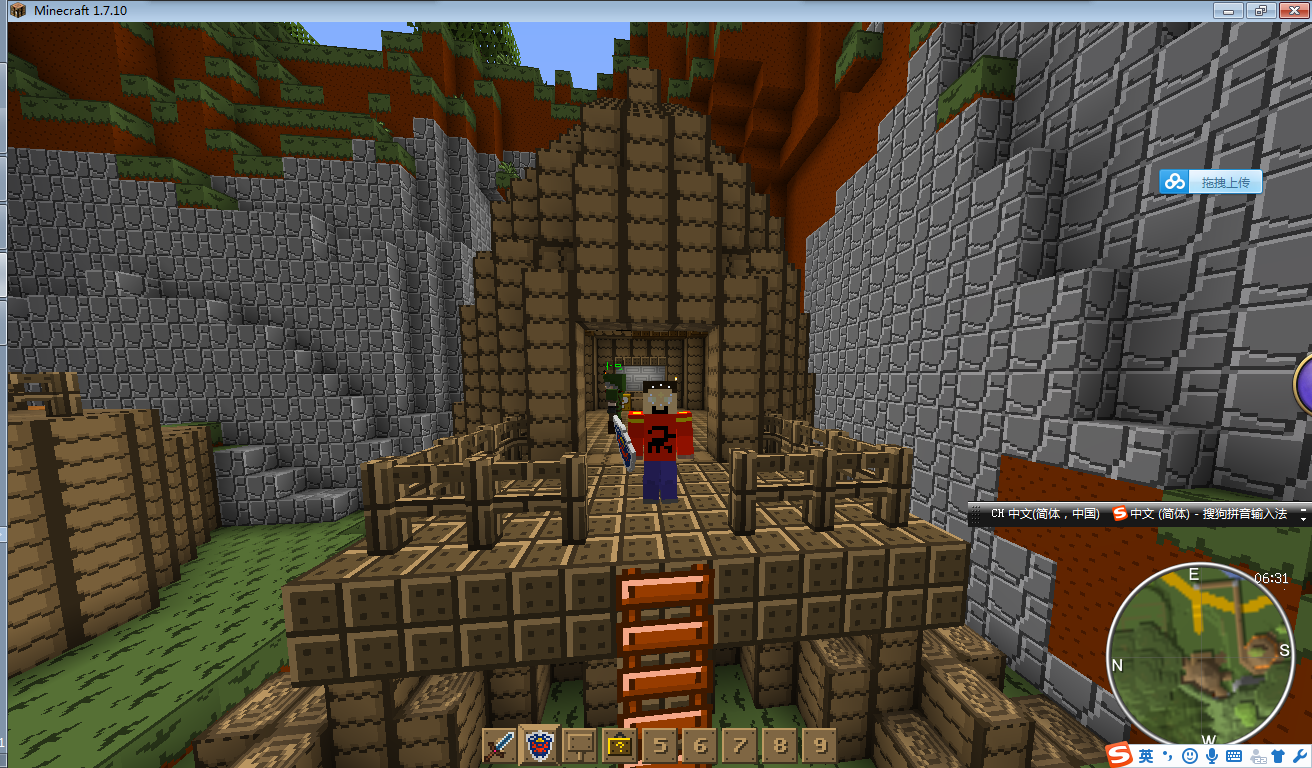This screenshot has height=768, width=1312.
Task: Select hotbar slot number 5
Action: [x=660, y=745]
